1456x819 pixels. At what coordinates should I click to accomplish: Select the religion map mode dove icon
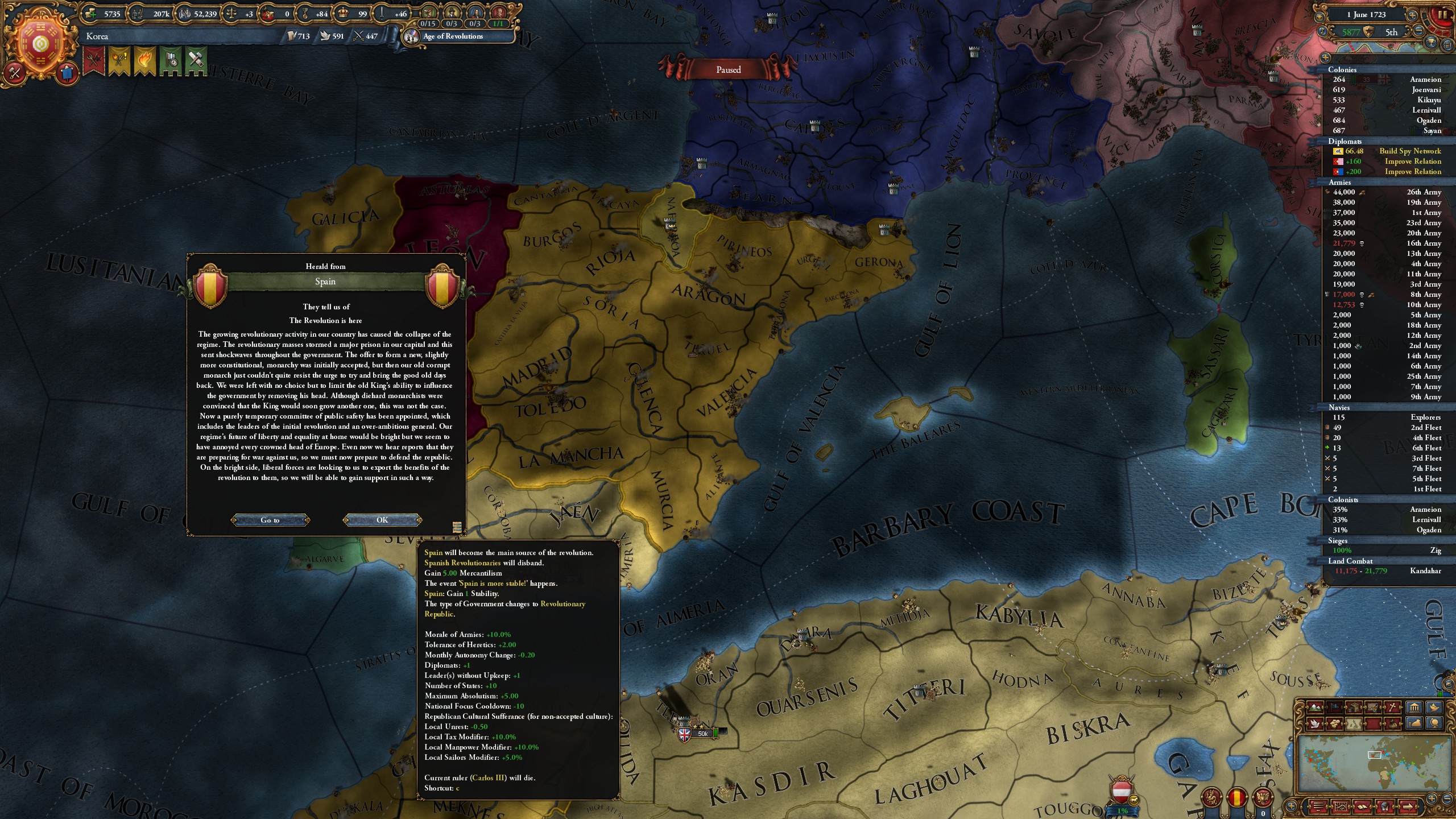pyautogui.click(x=1315, y=723)
